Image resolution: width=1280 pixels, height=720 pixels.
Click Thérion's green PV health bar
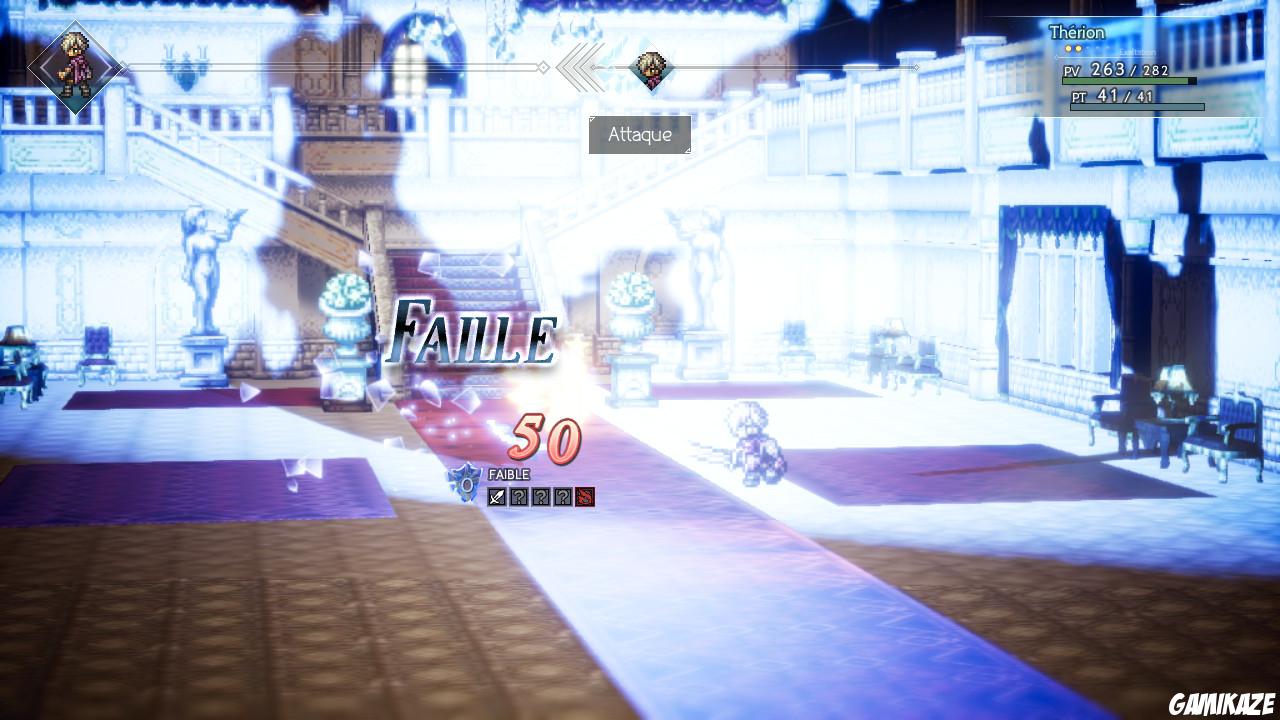[x=1125, y=80]
